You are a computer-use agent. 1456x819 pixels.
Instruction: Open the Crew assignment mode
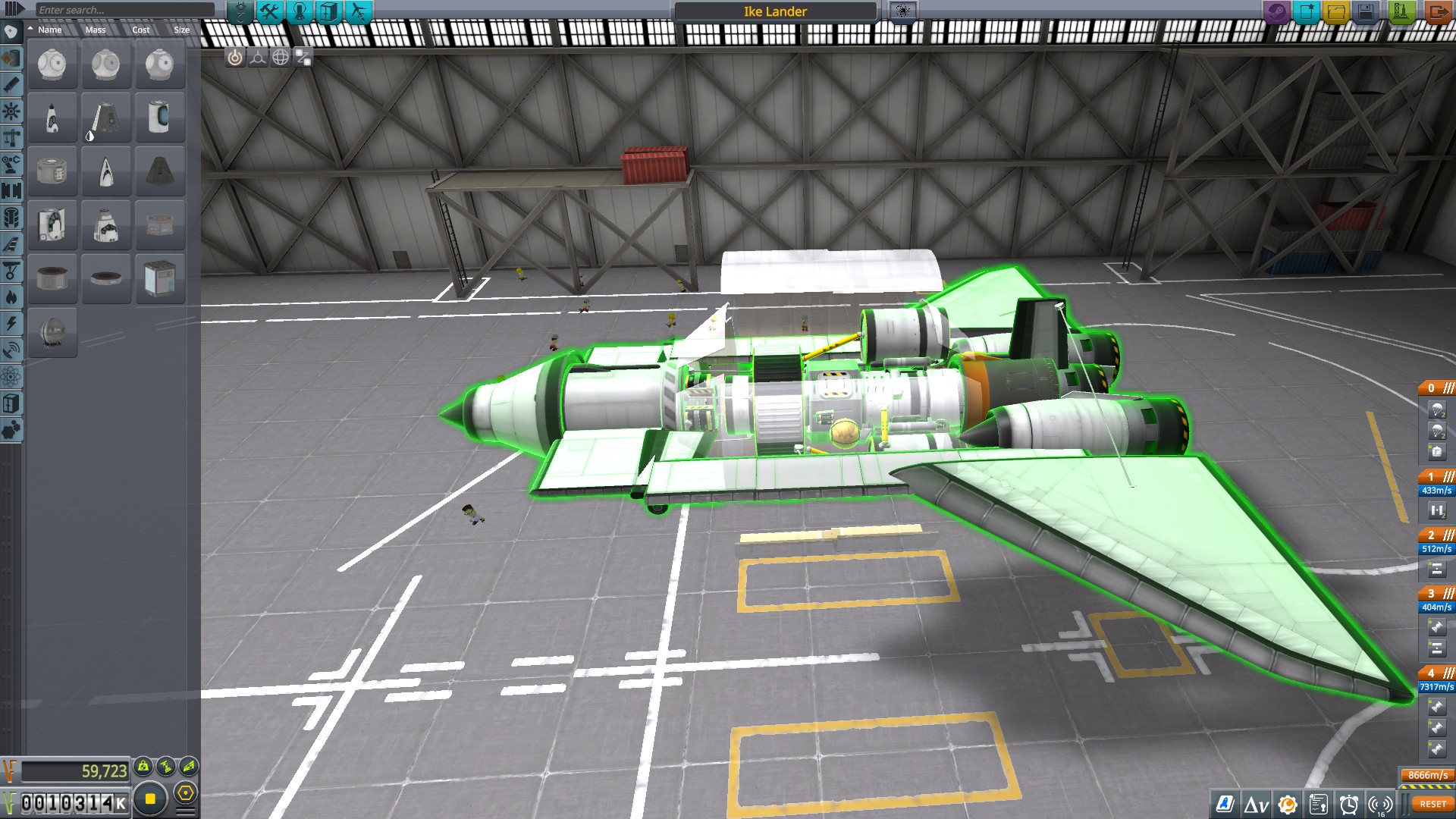tap(299, 11)
